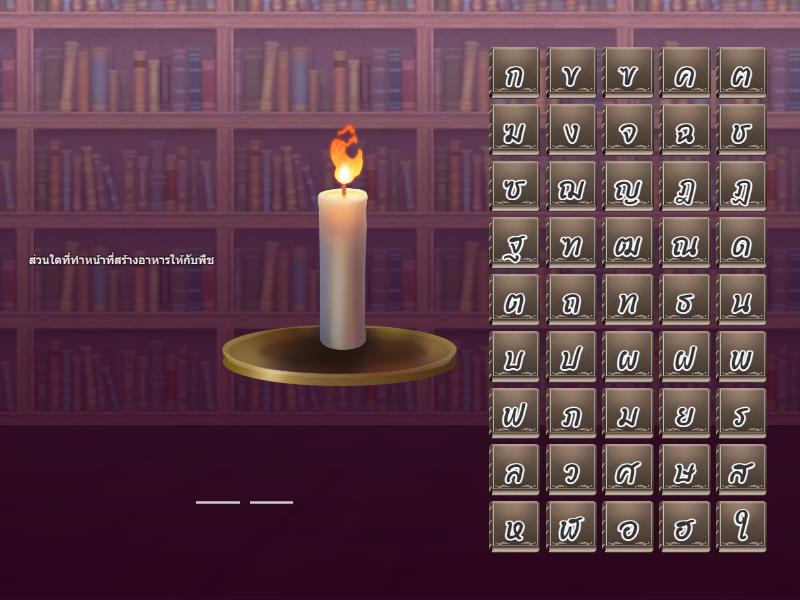Pick the ฐ letter tile
This screenshot has height=600, width=800.
tap(514, 243)
